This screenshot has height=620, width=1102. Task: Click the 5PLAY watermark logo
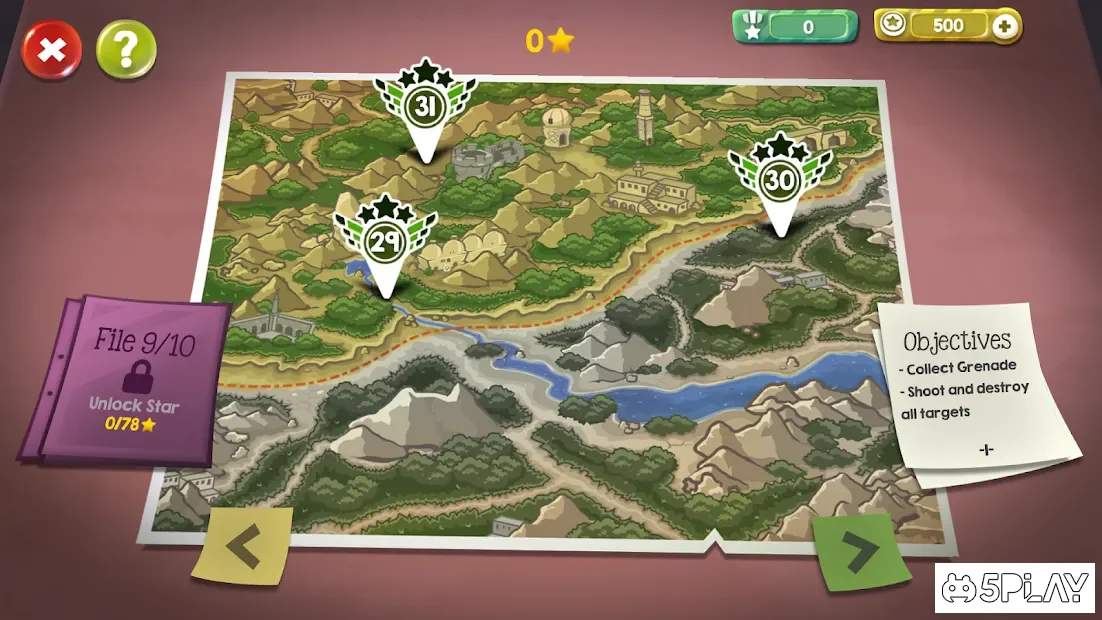1016,588
